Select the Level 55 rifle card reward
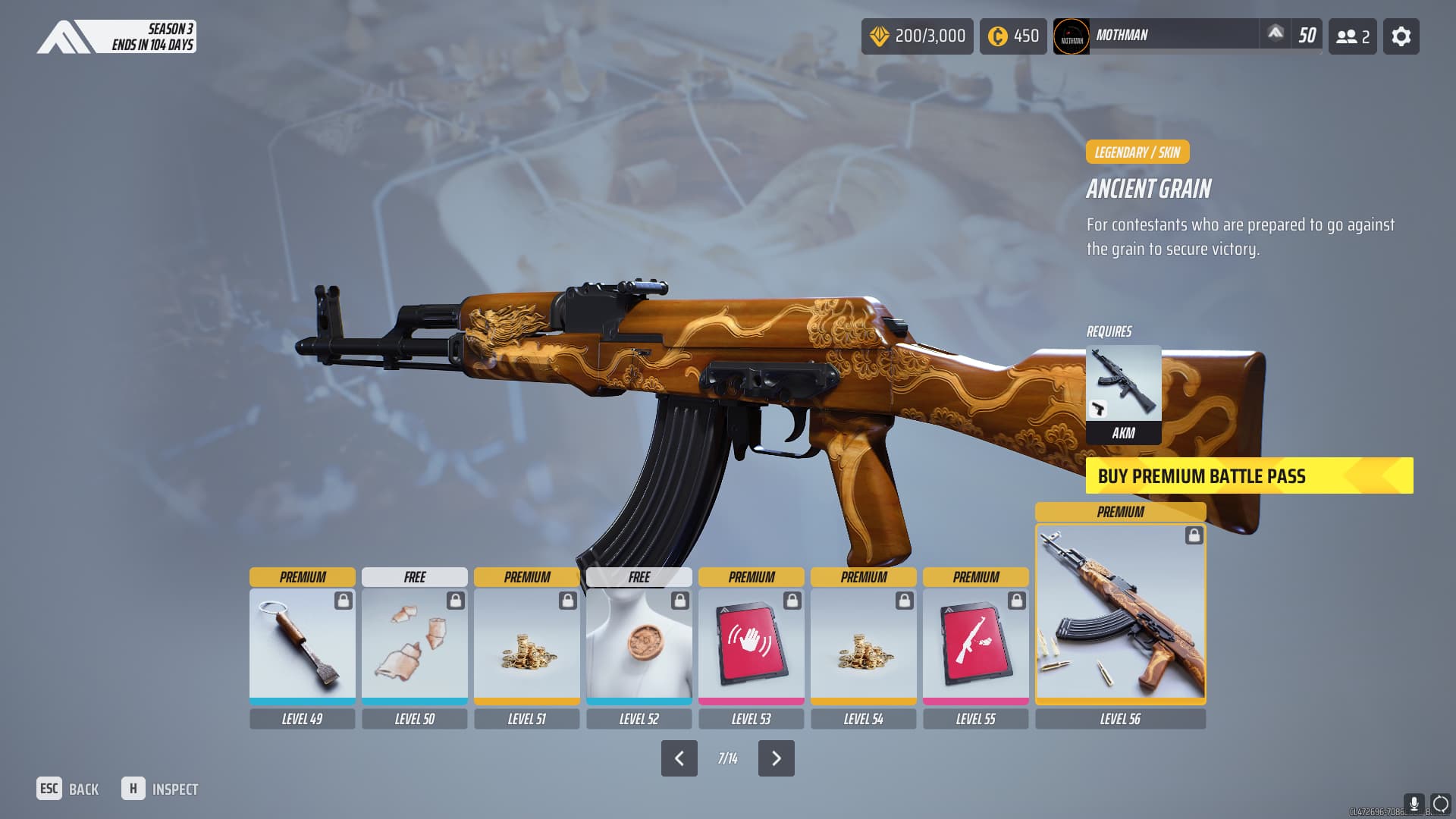Image resolution: width=1456 pixels, height=819 pixels. point(975,645)
